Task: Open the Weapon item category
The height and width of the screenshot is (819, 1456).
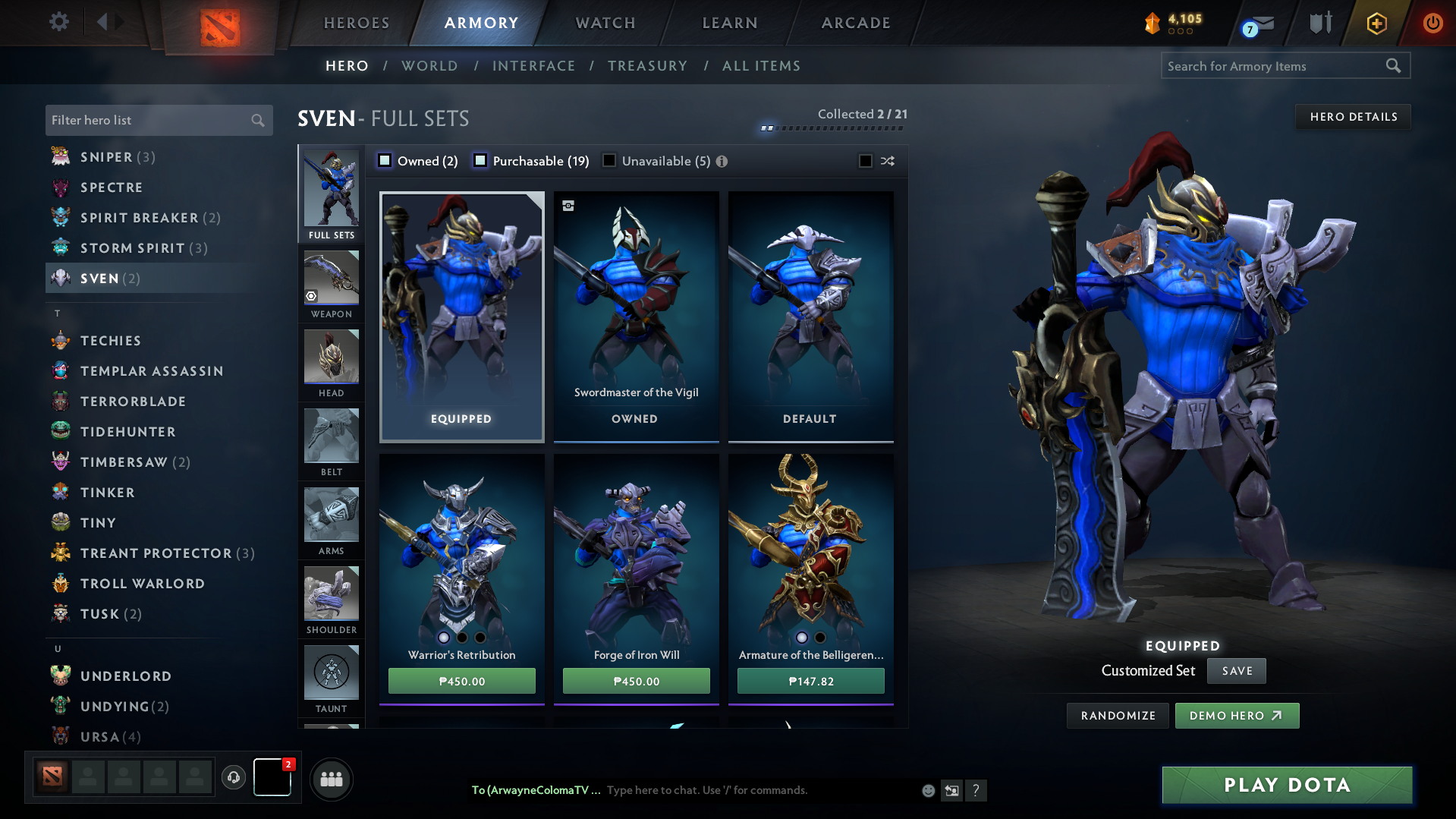Action: (332, 277)
